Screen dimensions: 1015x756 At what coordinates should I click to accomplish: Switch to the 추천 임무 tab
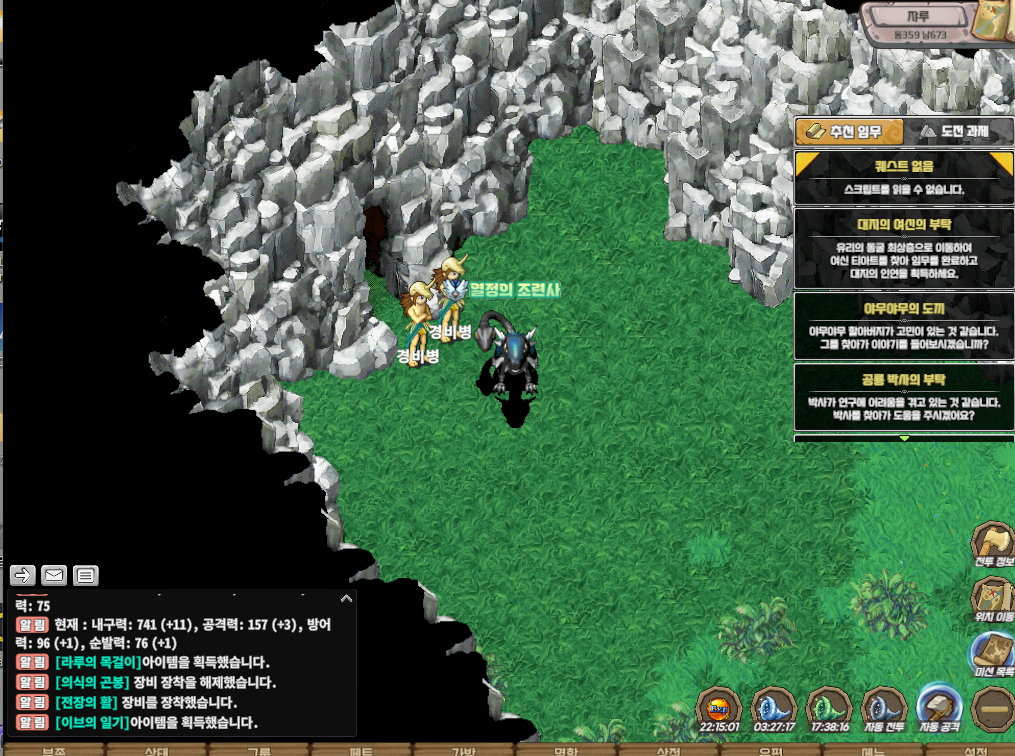(x=849, y=132)
